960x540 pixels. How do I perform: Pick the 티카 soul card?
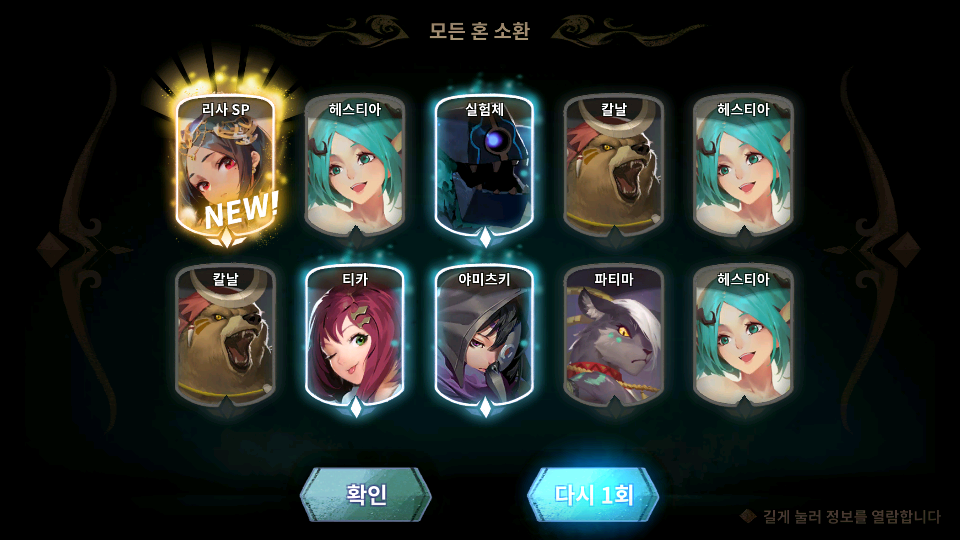click(x=355, y=335)
